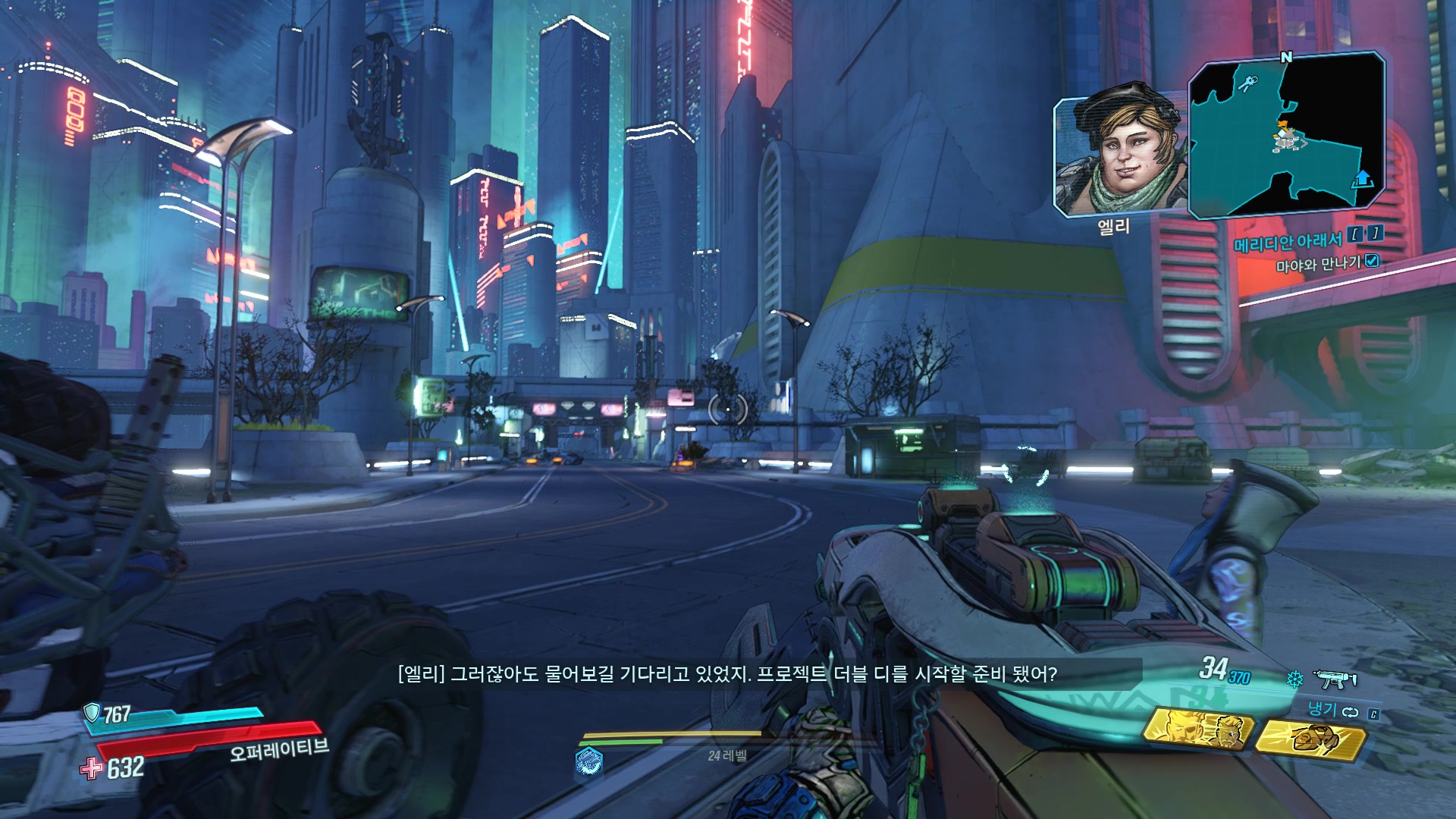Select the hexagonal badge by the level bar
Screen dimensions: 1456x819
point(588,761)
